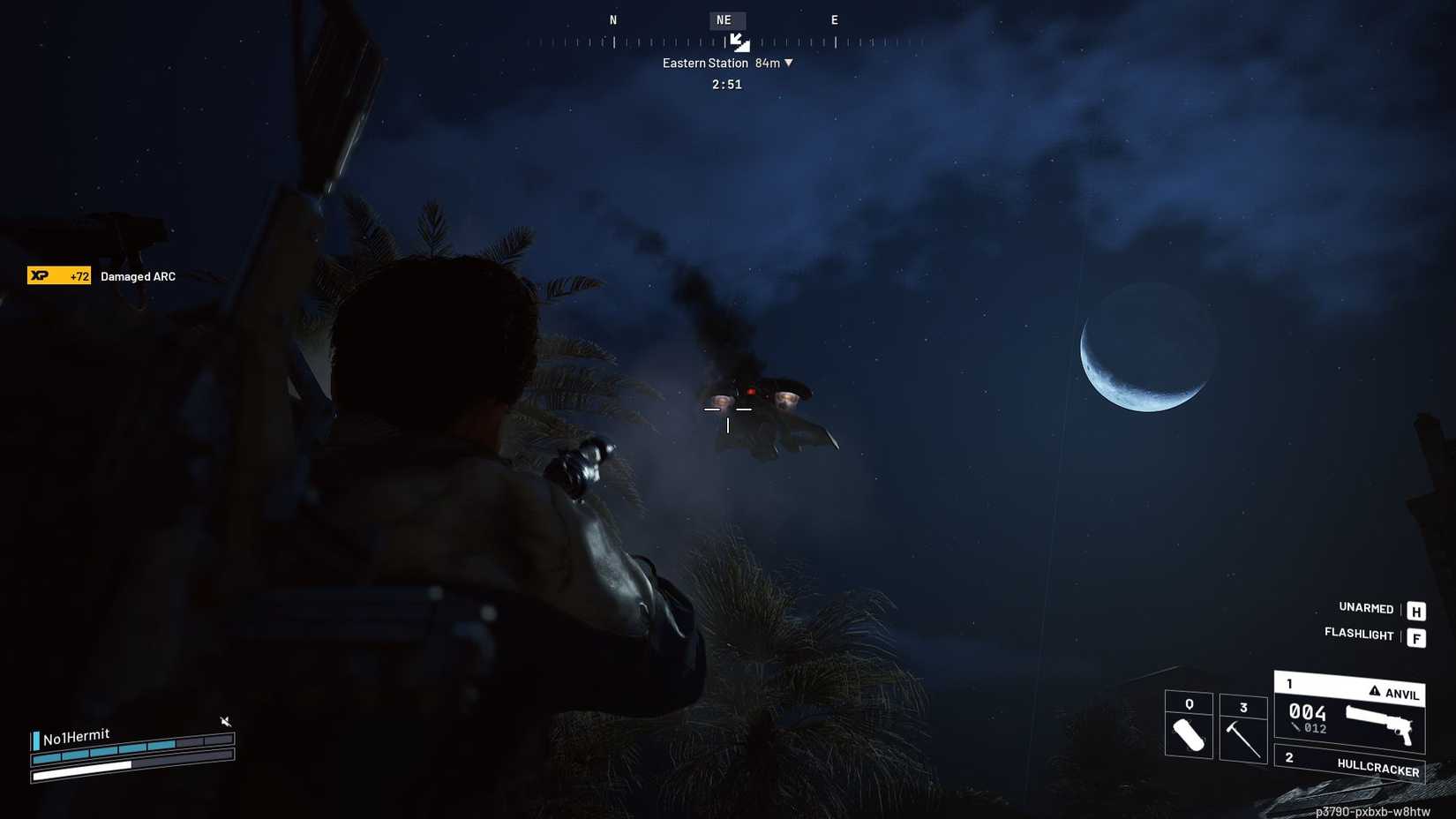The width and height of the screenshot is (1456, 819).
Task: Click the Eastern Station objective label
Action: click(706, 63)
